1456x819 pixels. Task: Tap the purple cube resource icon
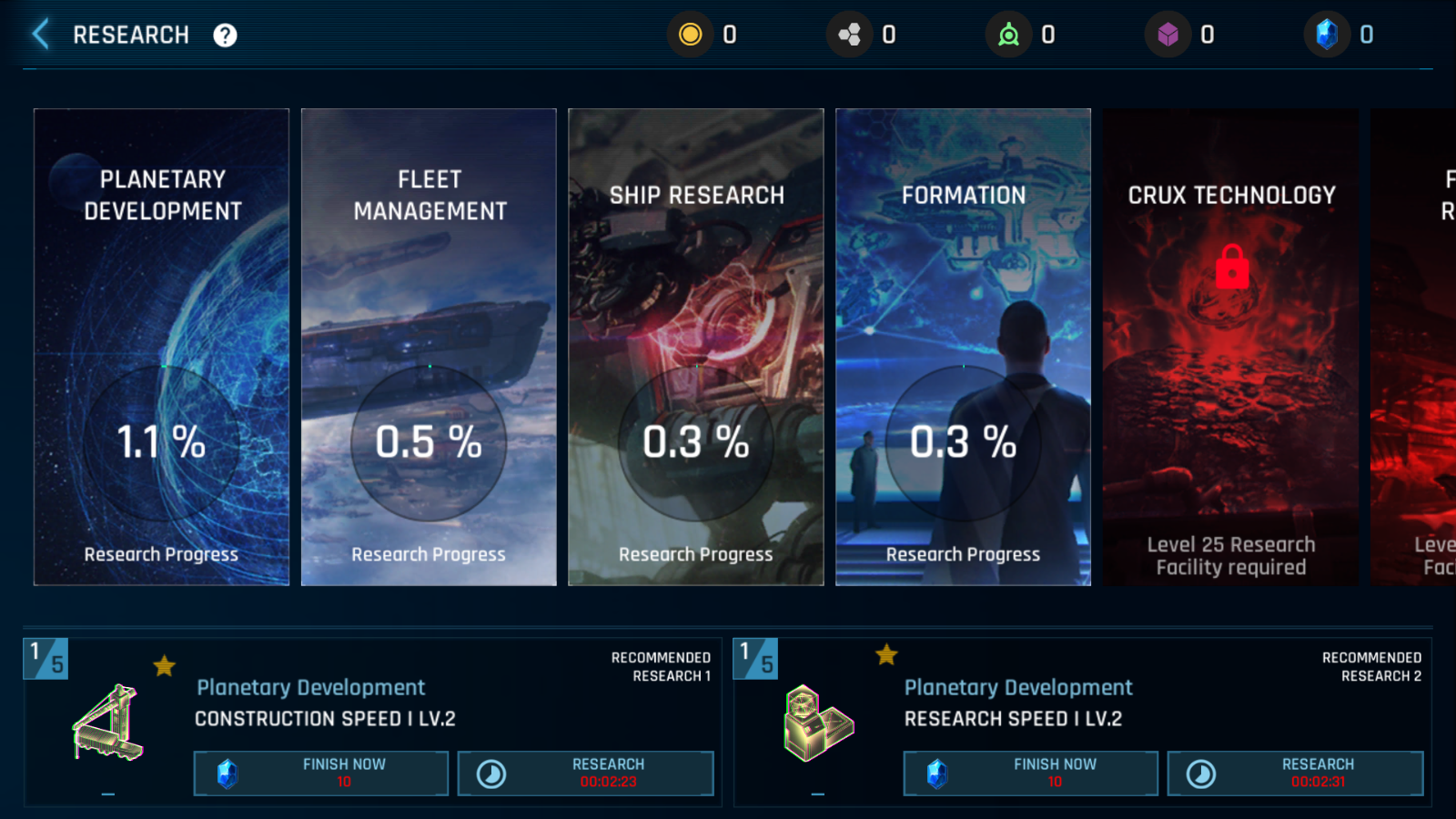1168,35
